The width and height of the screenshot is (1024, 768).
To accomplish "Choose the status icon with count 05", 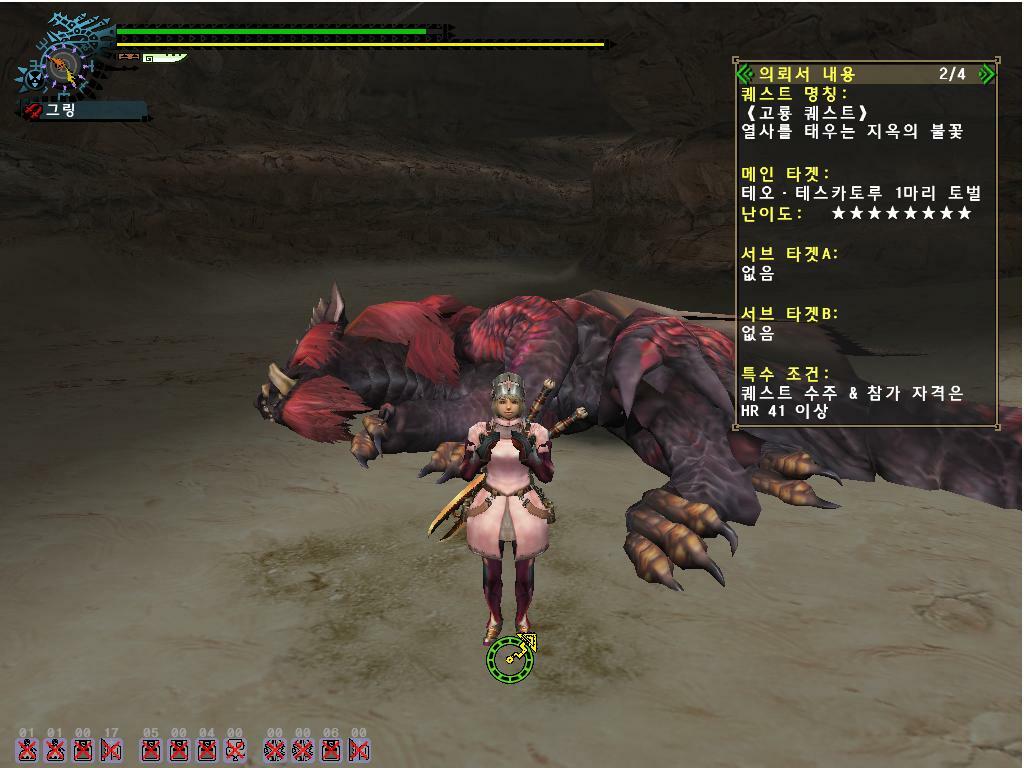I will (151, 749).
